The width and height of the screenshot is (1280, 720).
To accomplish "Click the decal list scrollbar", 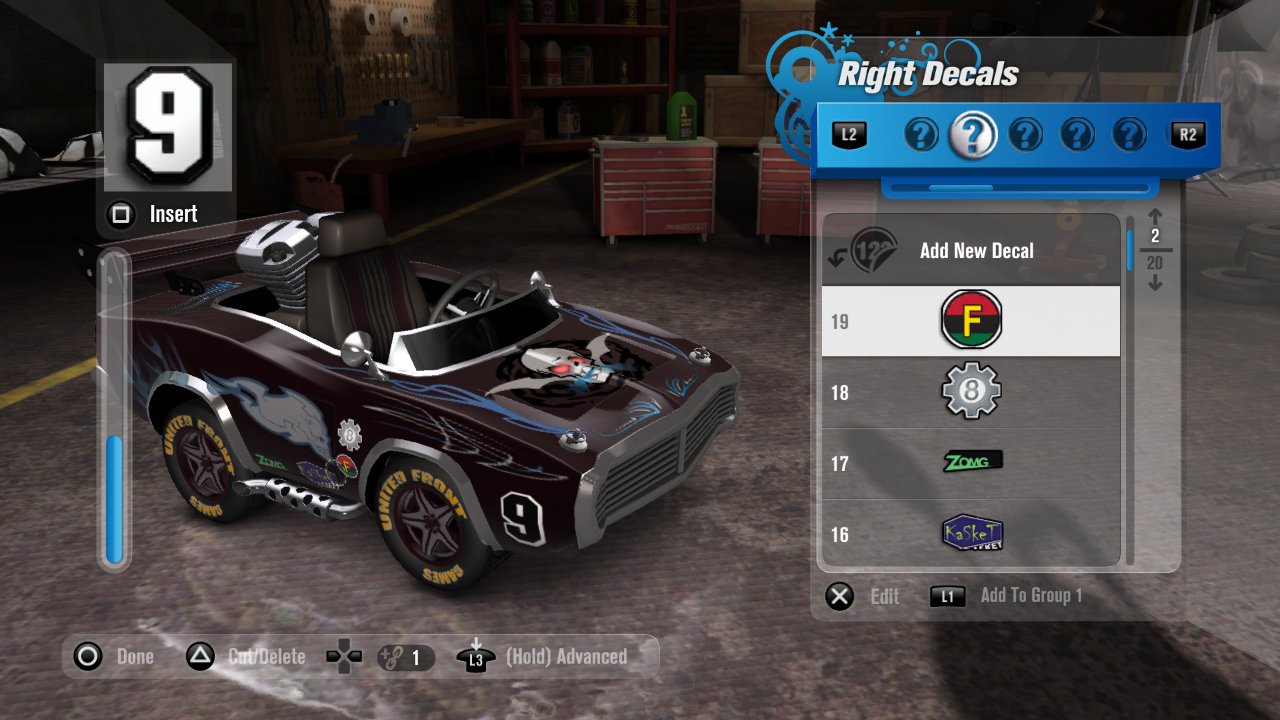I will click(x=1131, y=390).
